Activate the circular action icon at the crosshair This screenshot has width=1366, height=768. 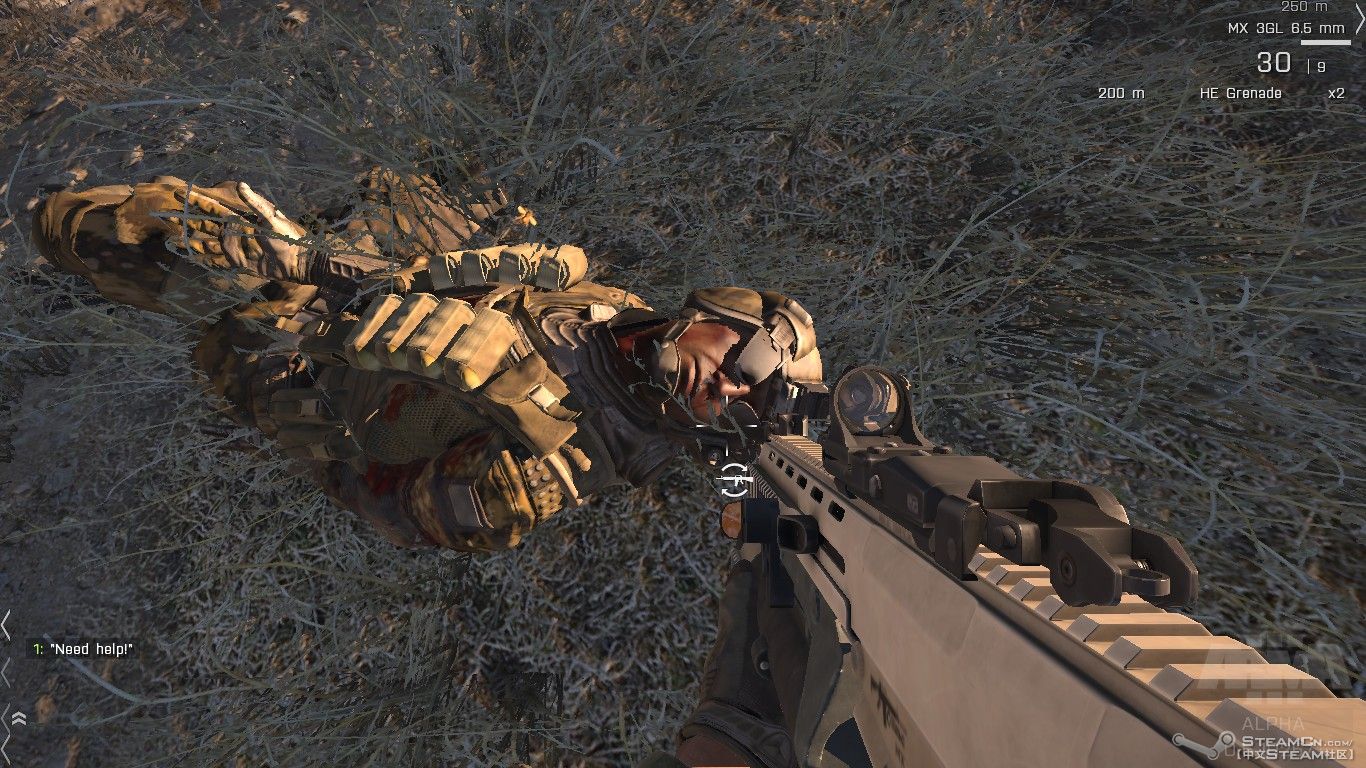tap(734, 479)
